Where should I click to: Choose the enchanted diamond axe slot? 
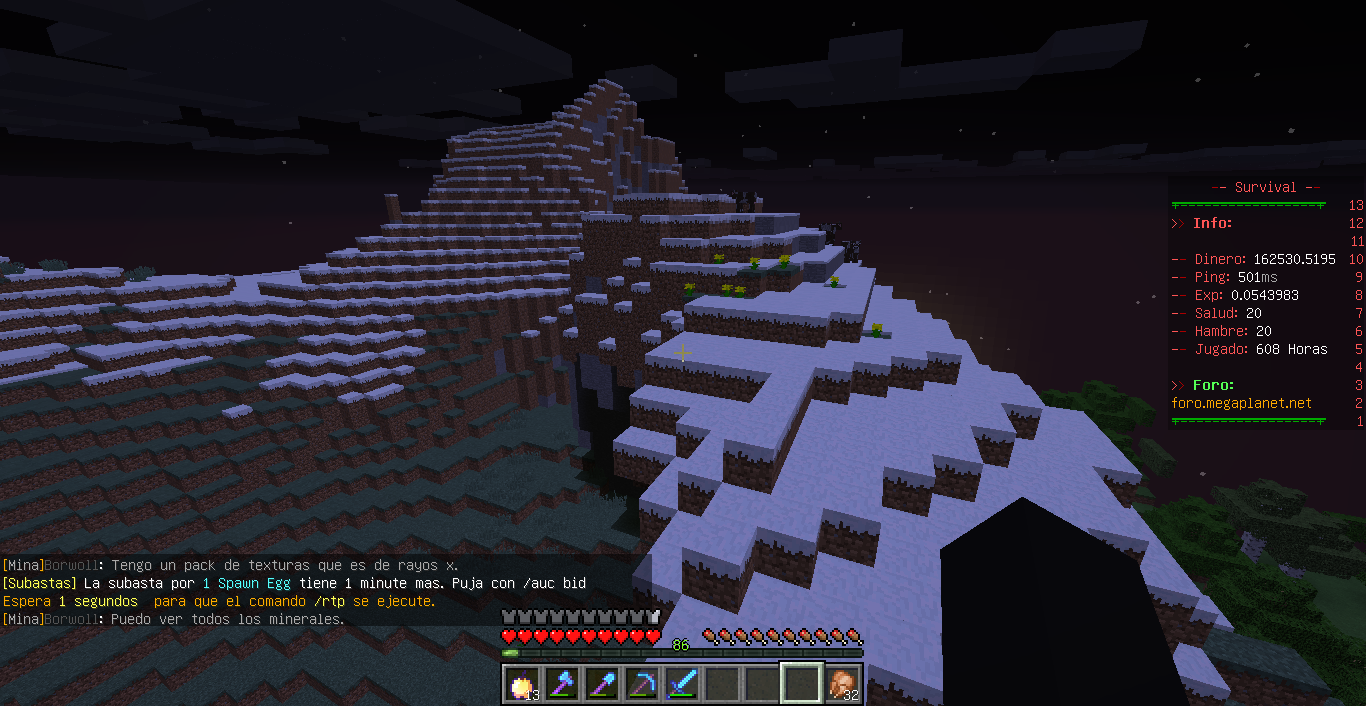click(562, 684)
